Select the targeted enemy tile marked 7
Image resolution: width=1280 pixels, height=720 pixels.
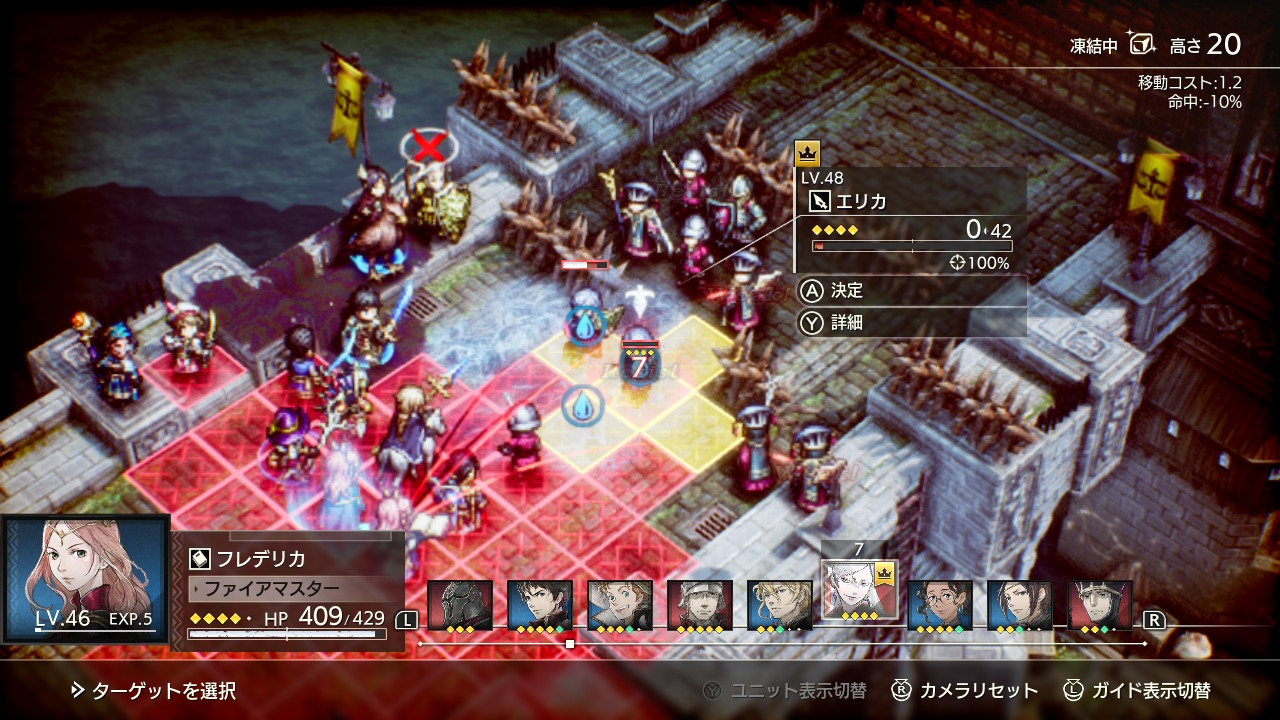(639, 365)
